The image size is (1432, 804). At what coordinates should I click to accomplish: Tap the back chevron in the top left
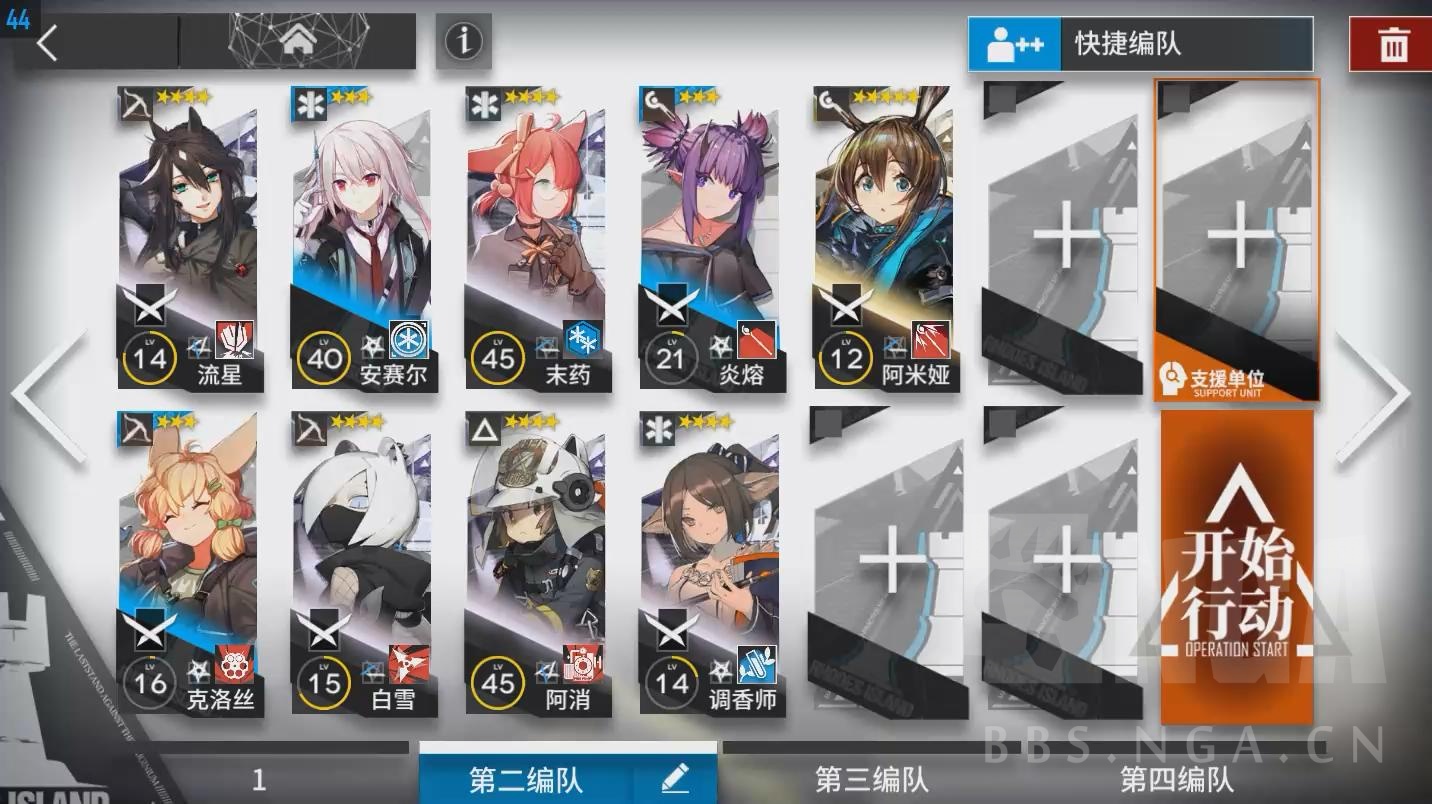46,43
